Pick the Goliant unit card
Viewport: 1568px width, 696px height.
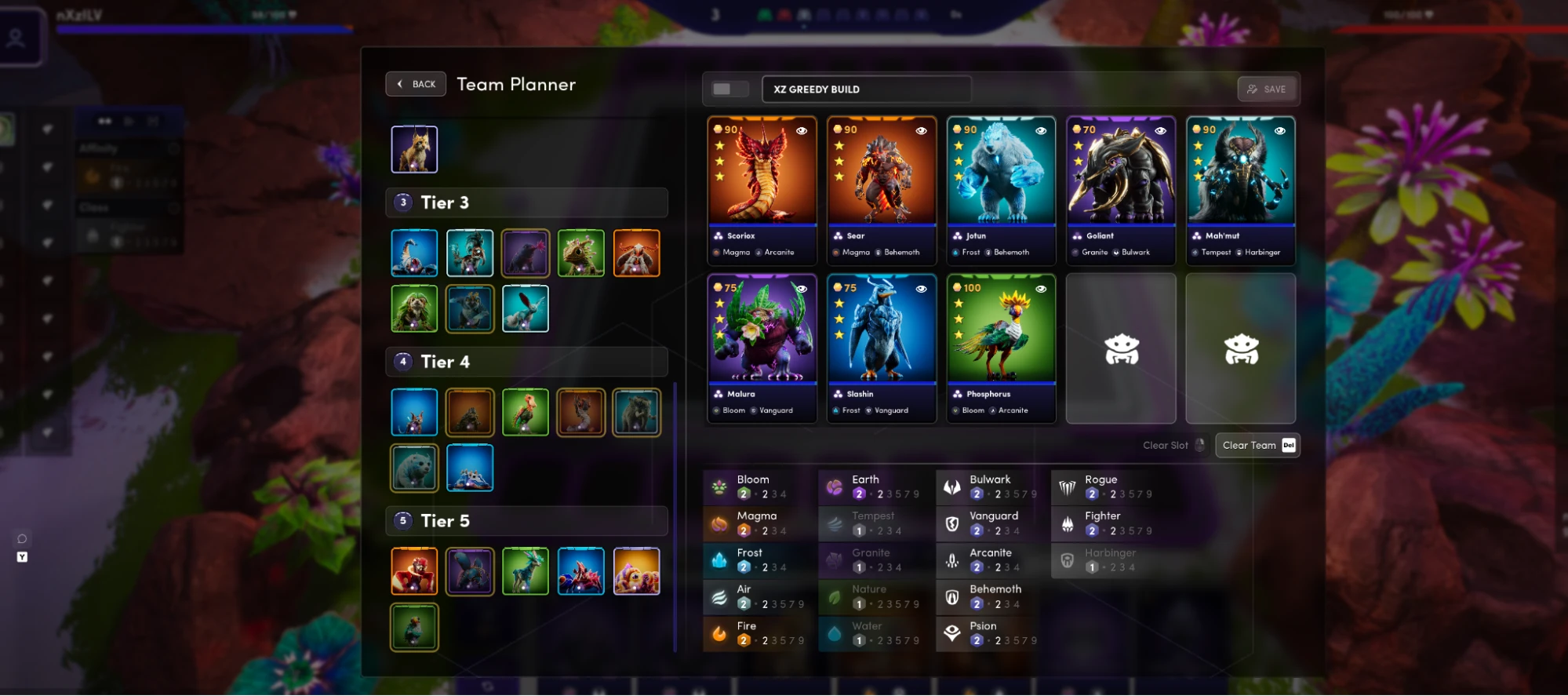click(x=1120, y=190)
